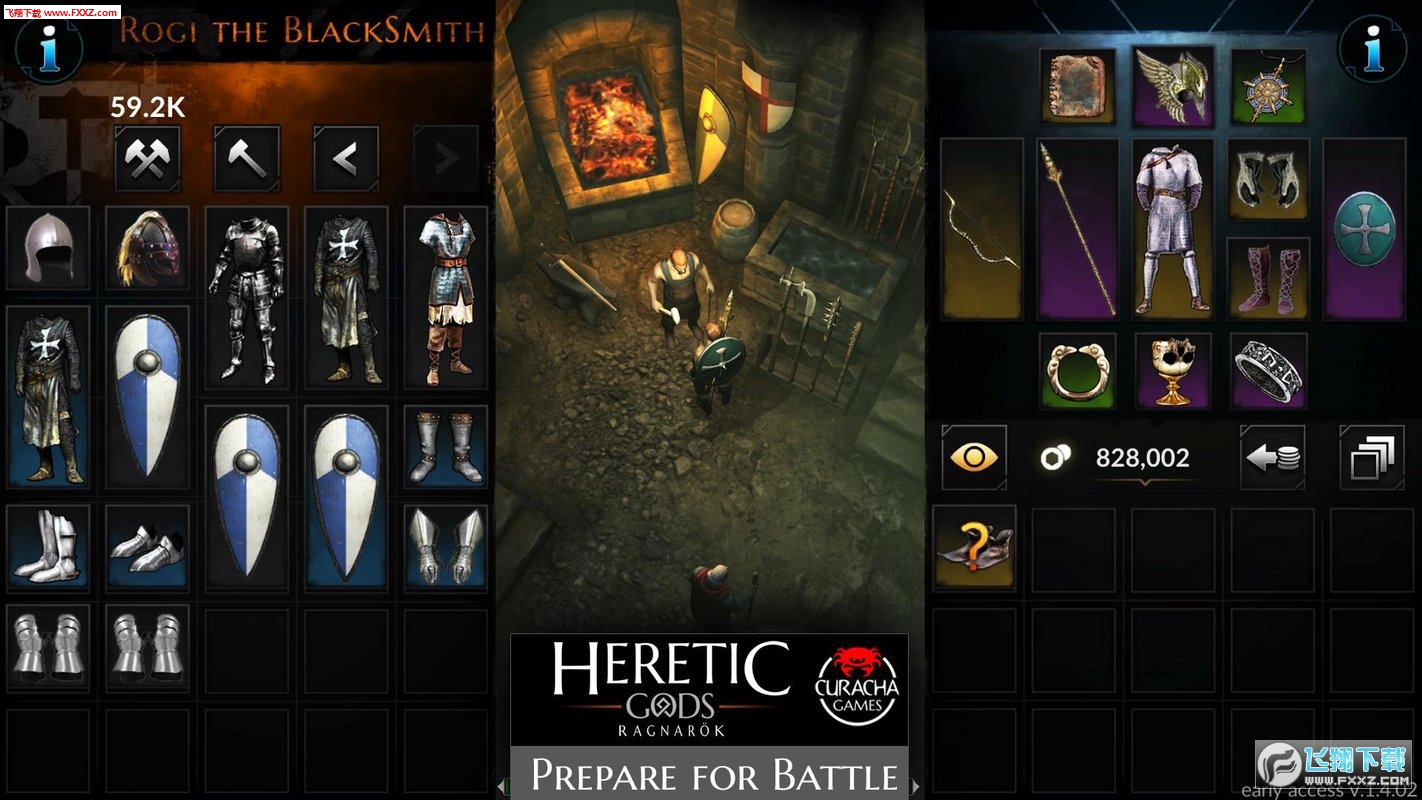Image resolution: width=1422 pixels, height=800 pixels.
Task: Click the skull goblet equipment slot
Action: pos(1172,371)
